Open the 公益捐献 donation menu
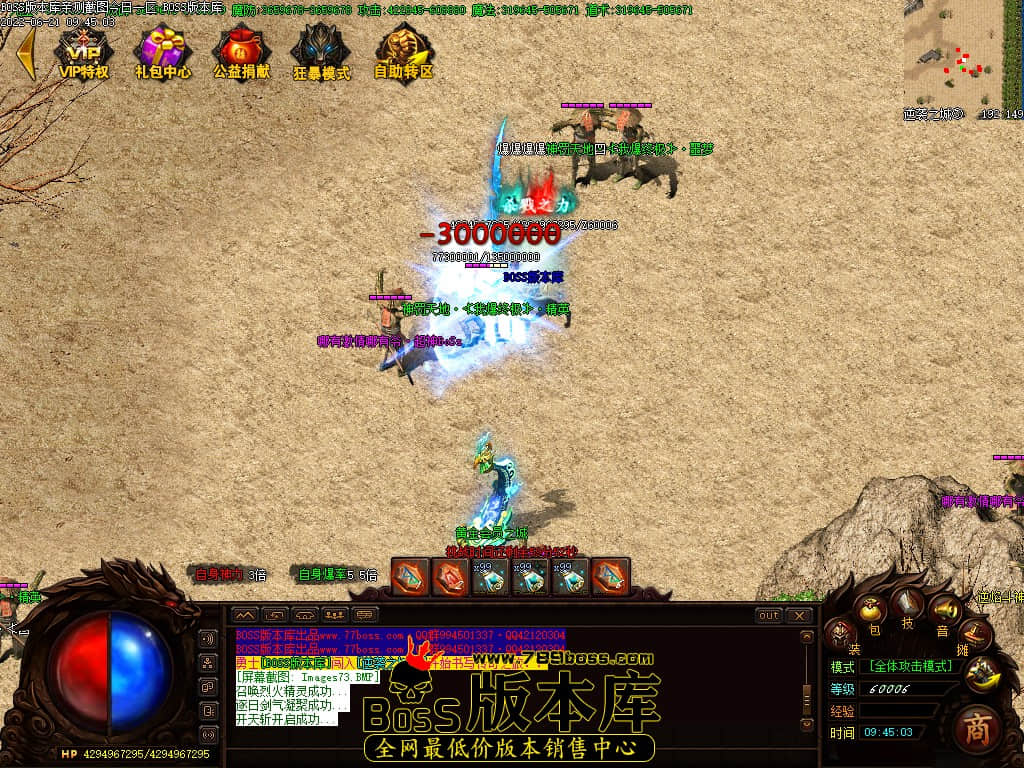 pos(241,54)
